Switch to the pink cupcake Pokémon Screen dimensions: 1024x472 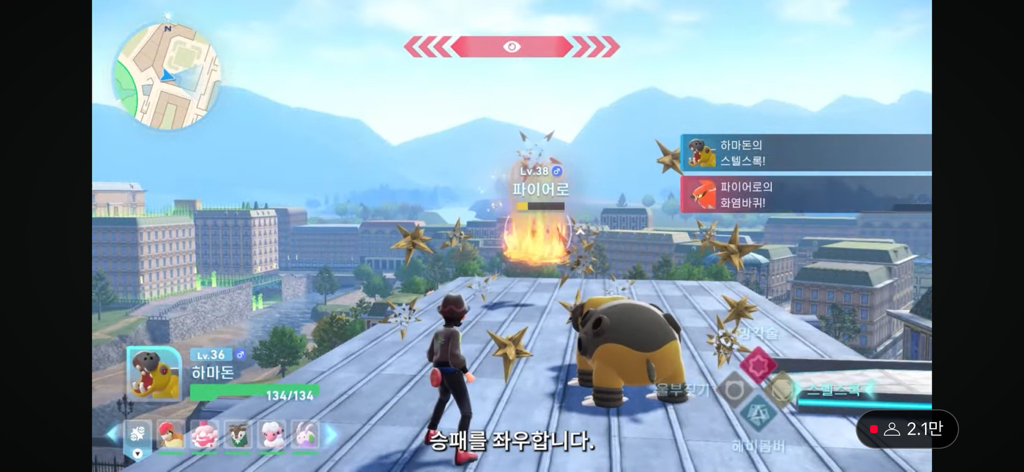(204, 434)
